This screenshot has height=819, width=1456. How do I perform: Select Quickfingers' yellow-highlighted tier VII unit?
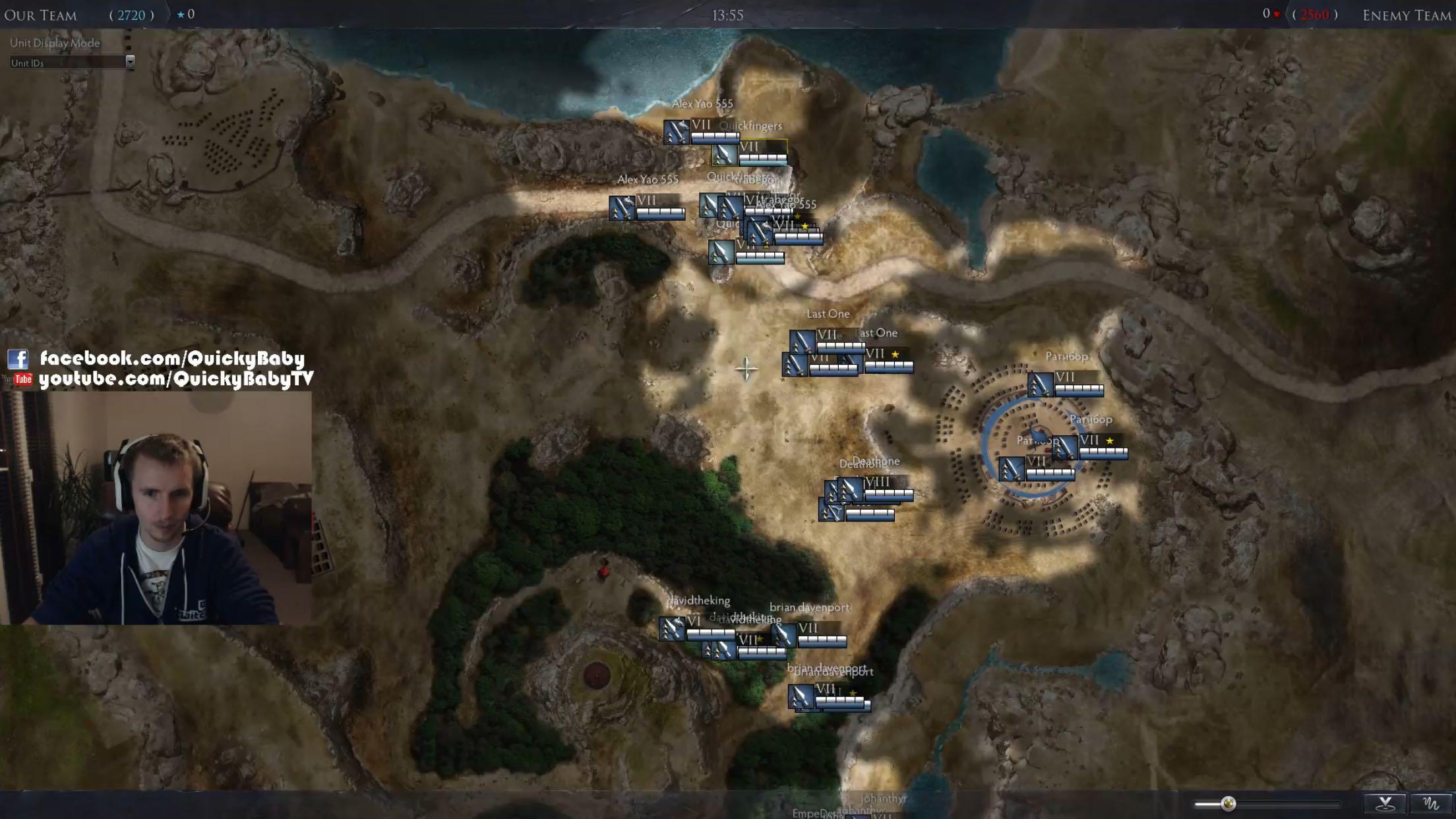coord(725,155)
